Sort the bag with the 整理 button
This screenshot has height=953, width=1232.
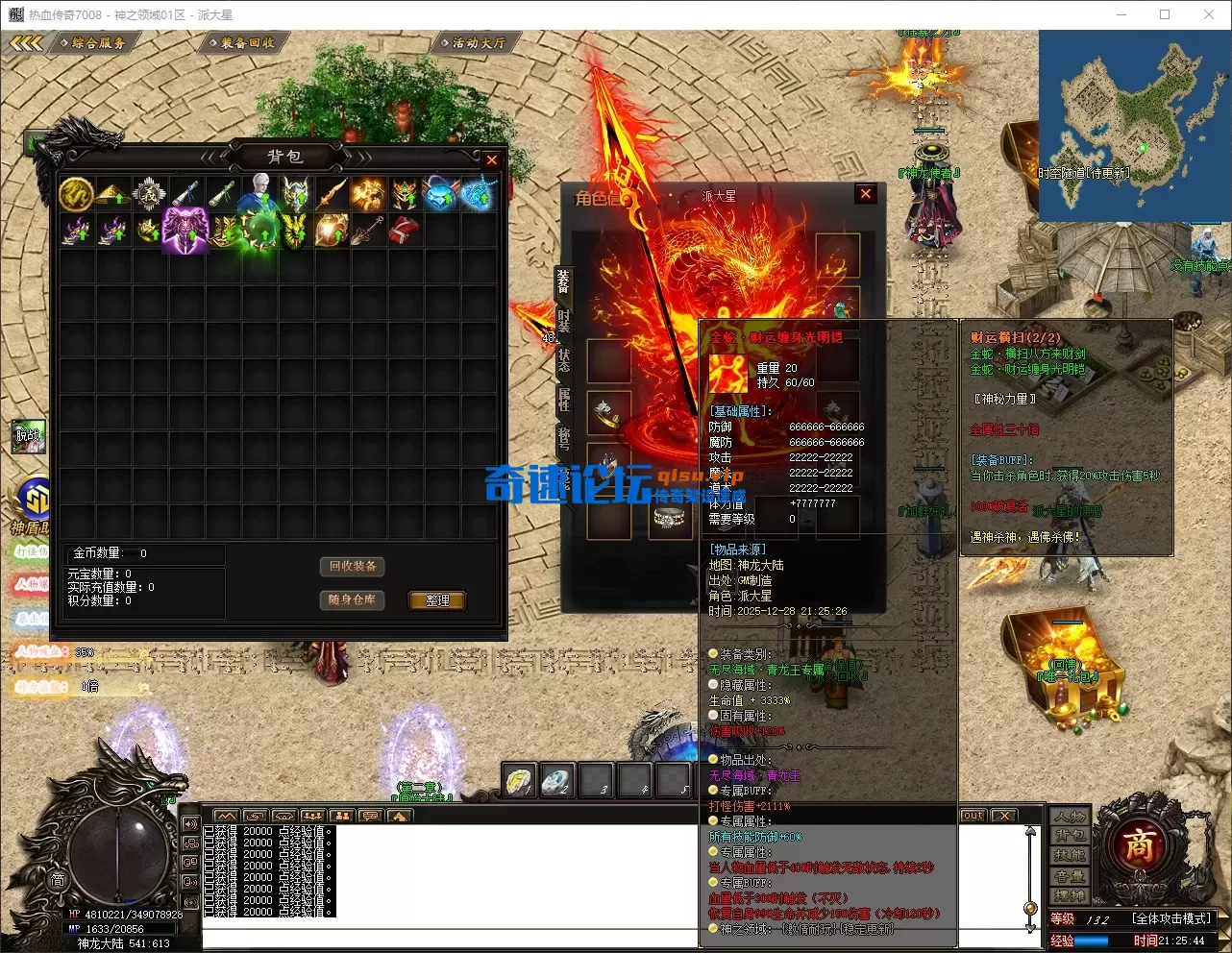437,600
